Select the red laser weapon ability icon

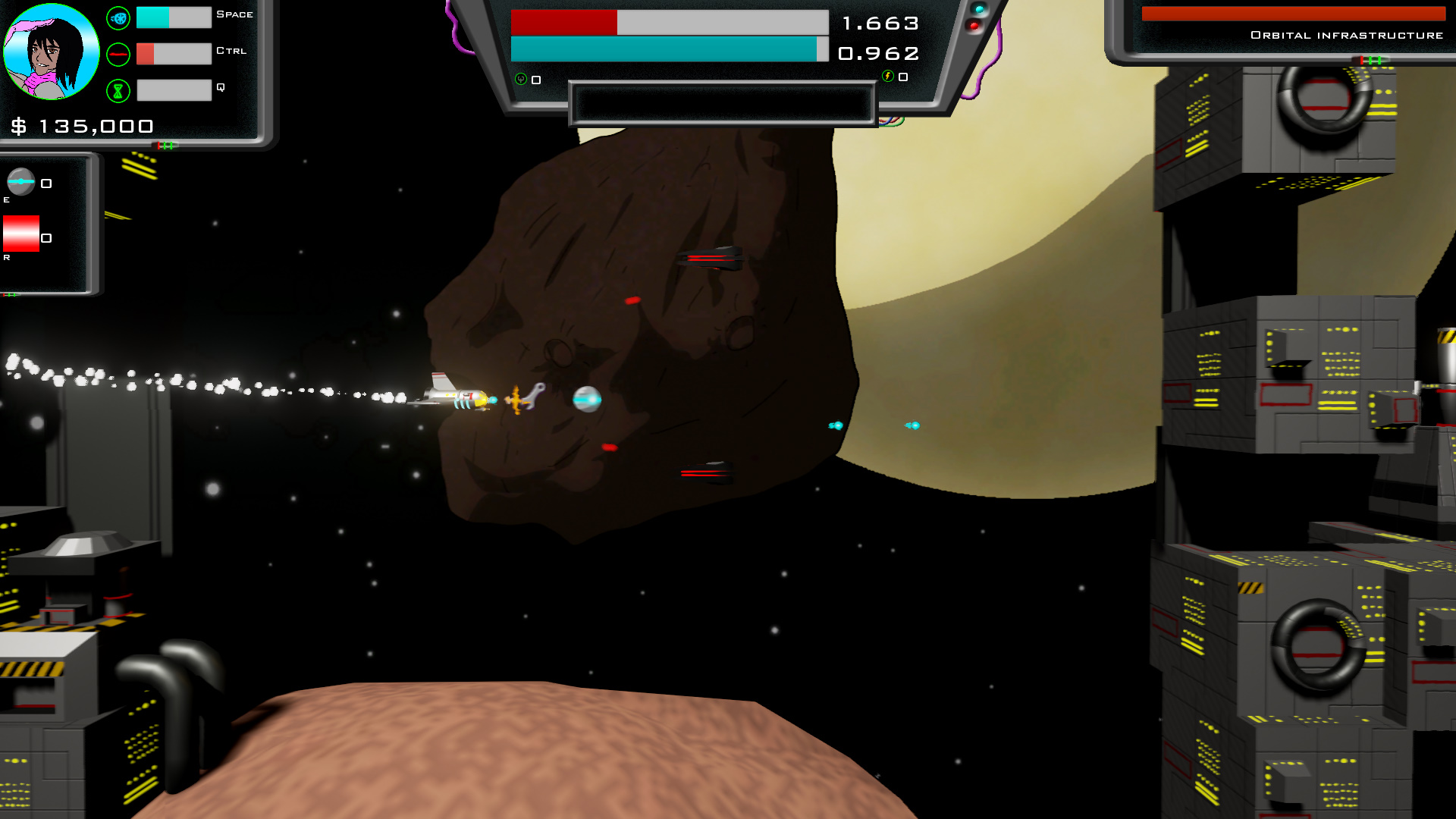(118, 55)
